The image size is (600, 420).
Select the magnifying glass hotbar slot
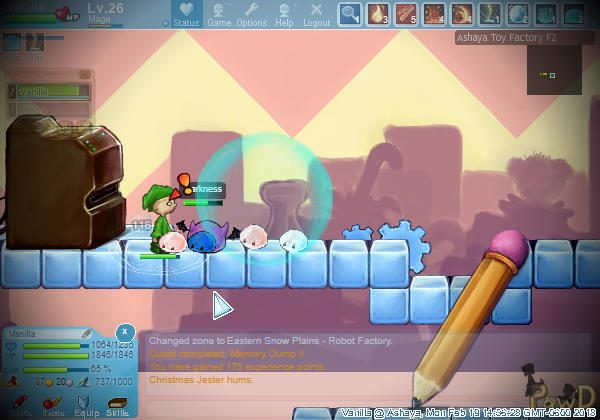click(350, 14)
